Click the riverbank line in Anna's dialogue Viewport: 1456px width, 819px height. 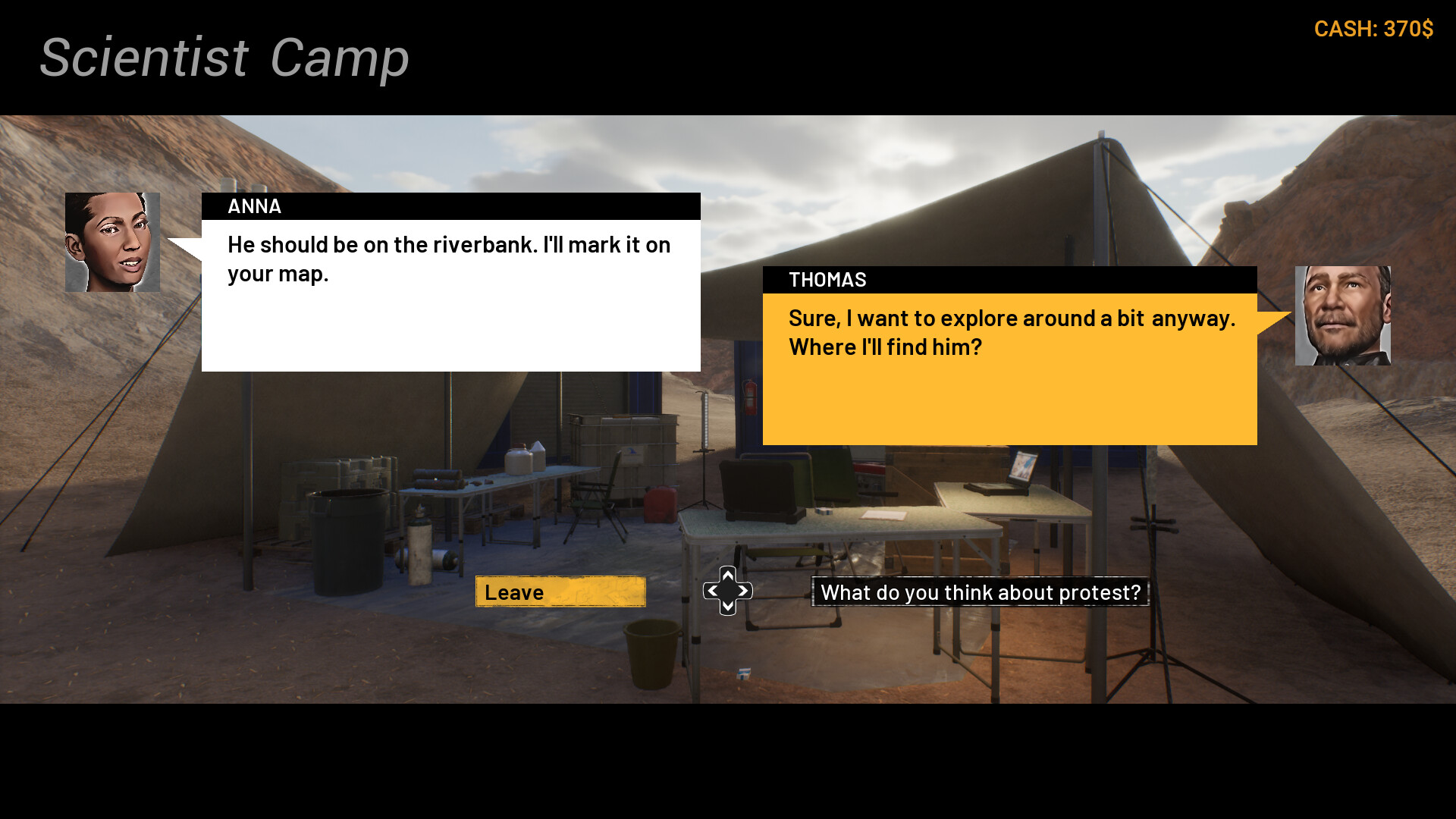coord(447,244)
